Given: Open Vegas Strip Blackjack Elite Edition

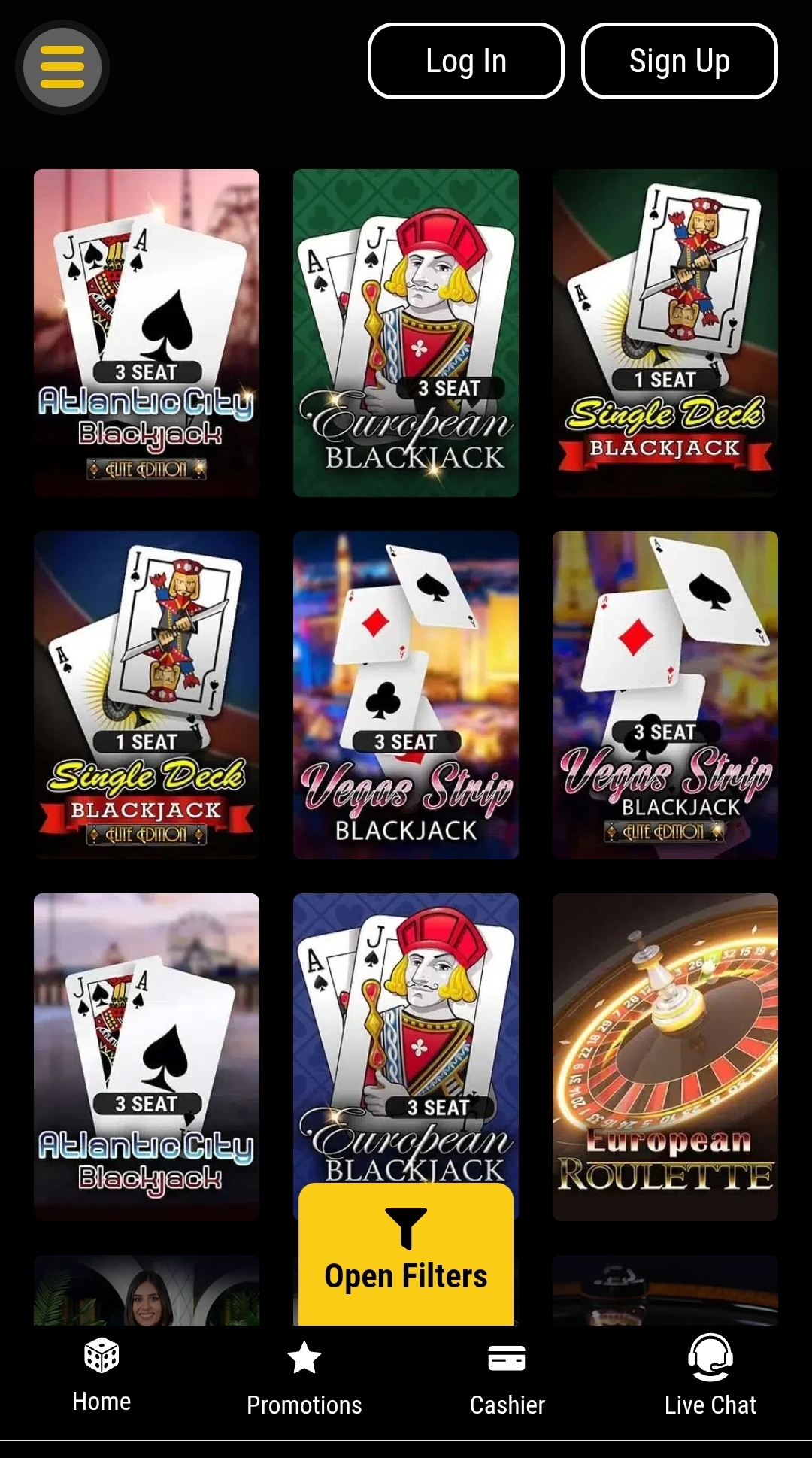Looking at the screenshot, I should point(665,694).
